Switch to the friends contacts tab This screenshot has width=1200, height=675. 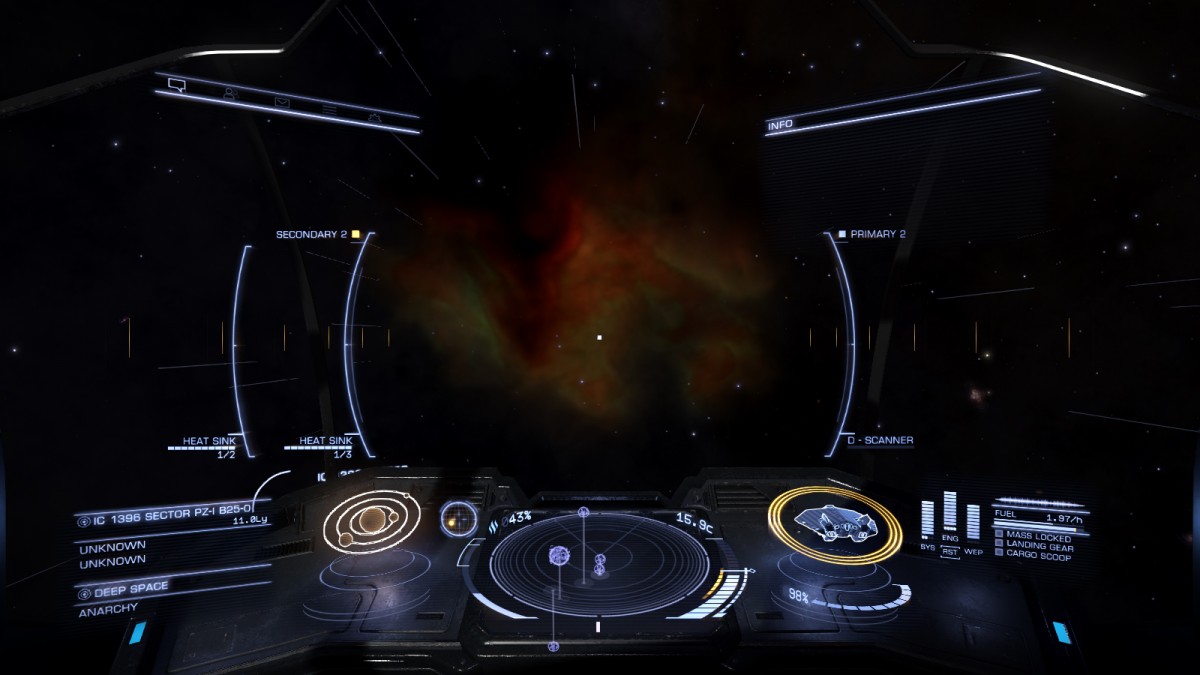click(229, 94)
